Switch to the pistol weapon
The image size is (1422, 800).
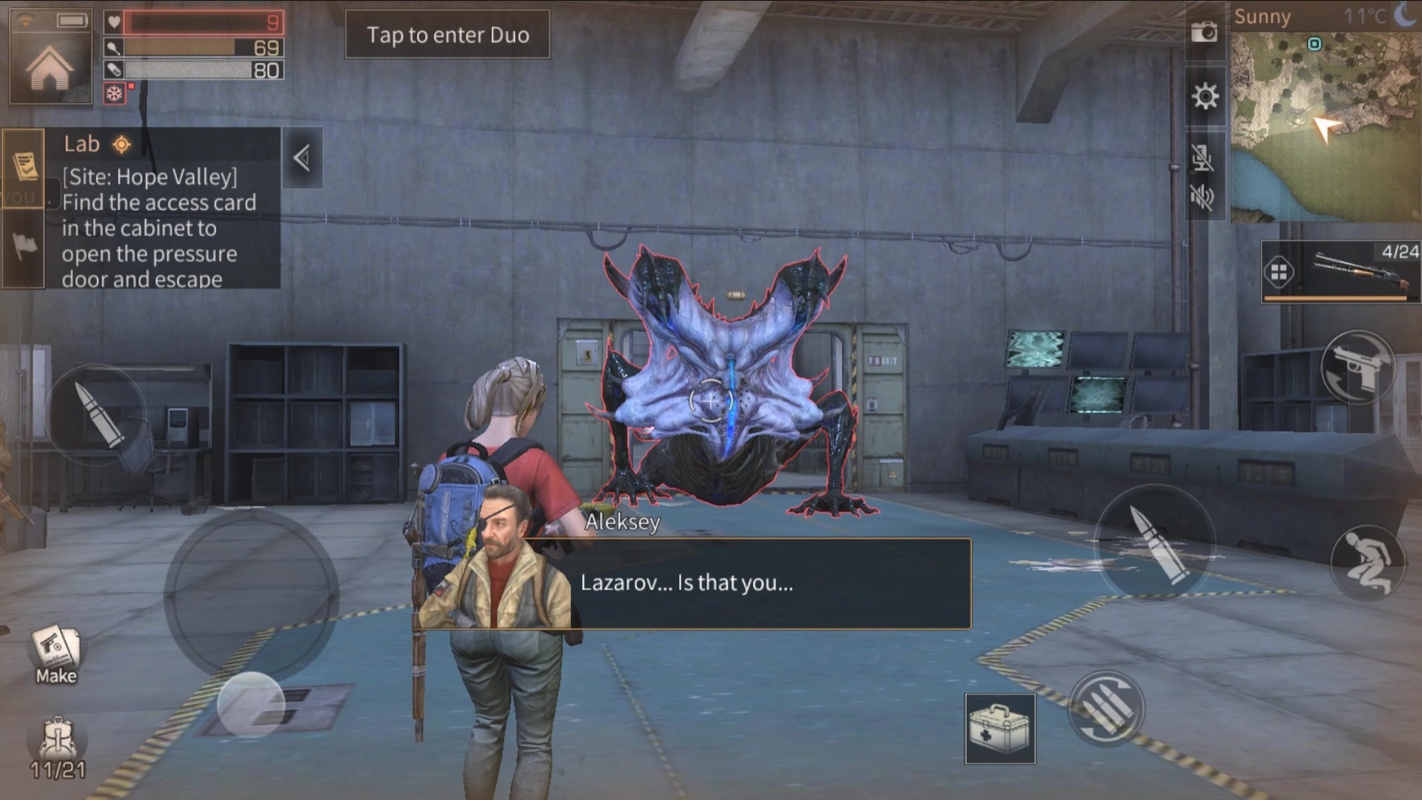[1358, 367]
